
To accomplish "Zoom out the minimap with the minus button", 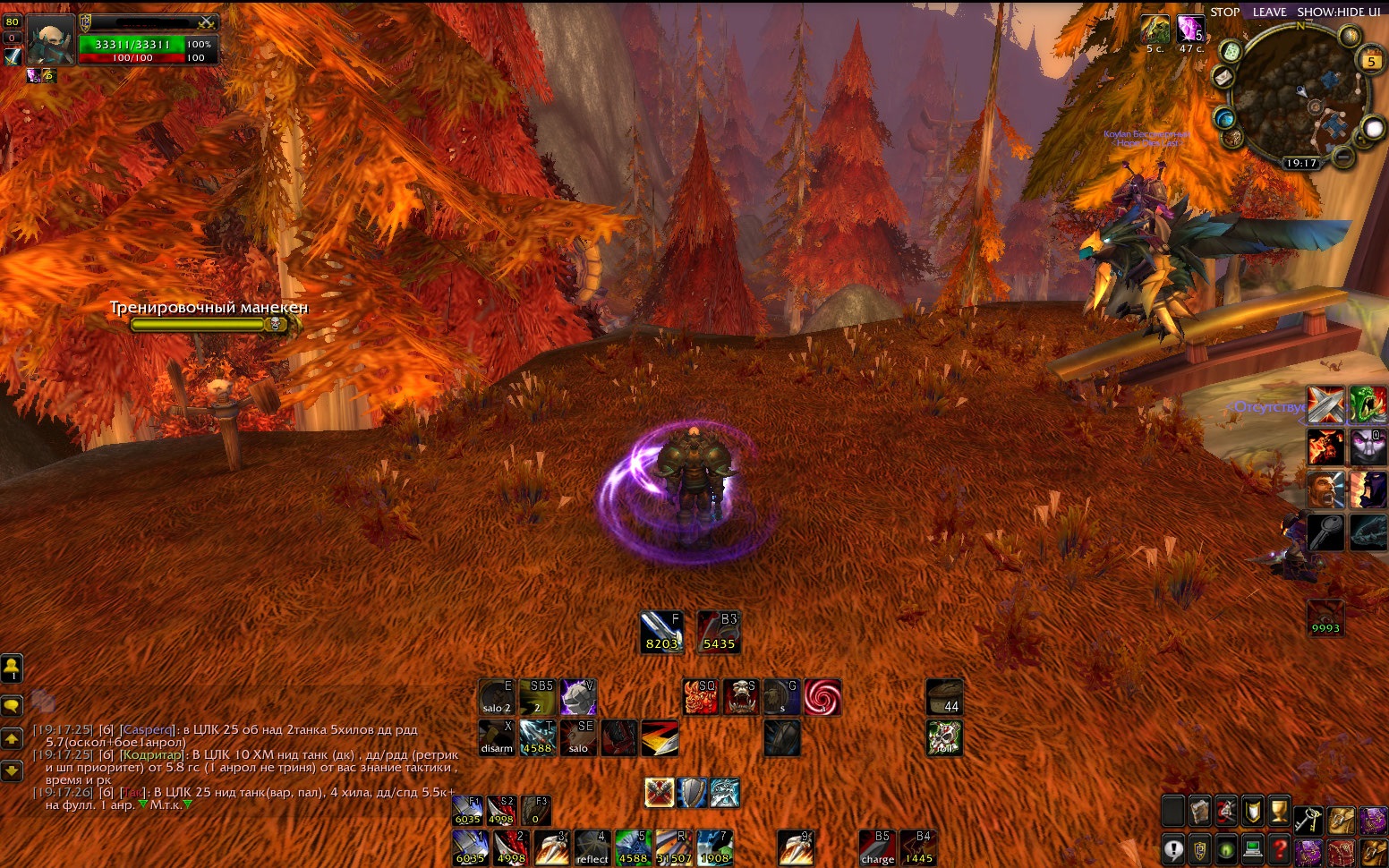I will pos(1342,157).
